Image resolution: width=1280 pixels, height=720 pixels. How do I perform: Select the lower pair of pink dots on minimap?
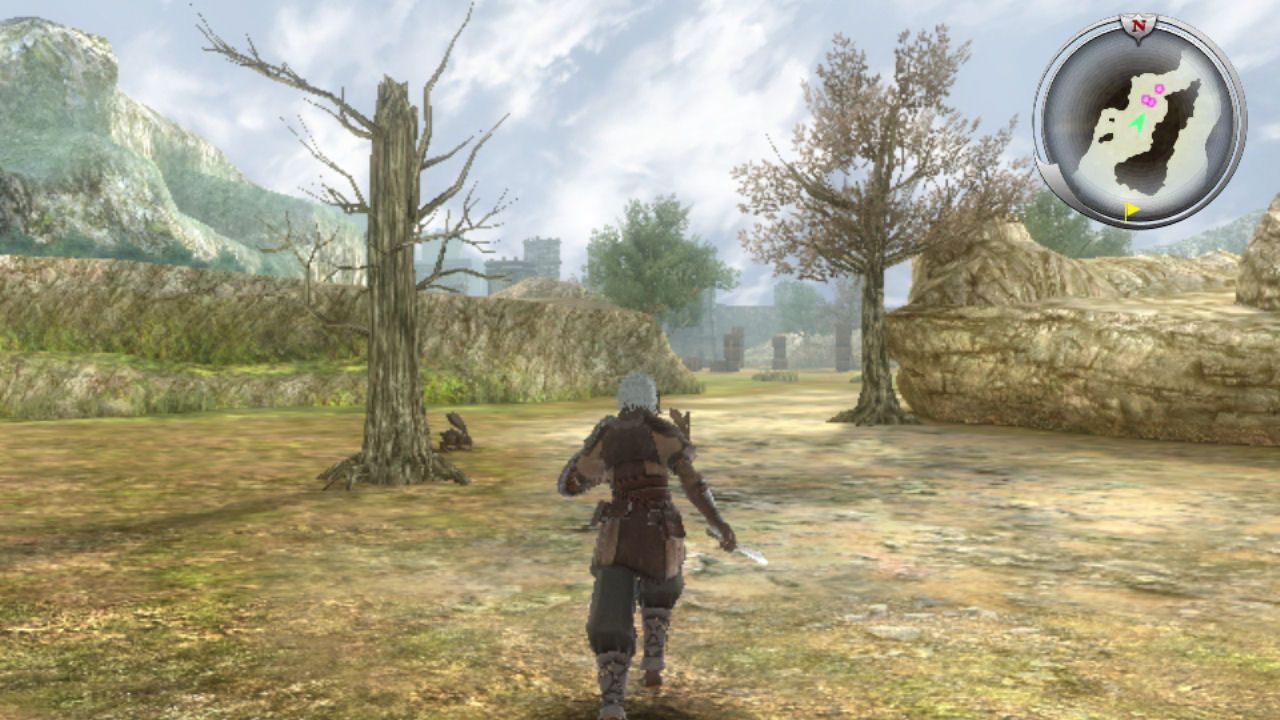click(x=1148, y=100)
